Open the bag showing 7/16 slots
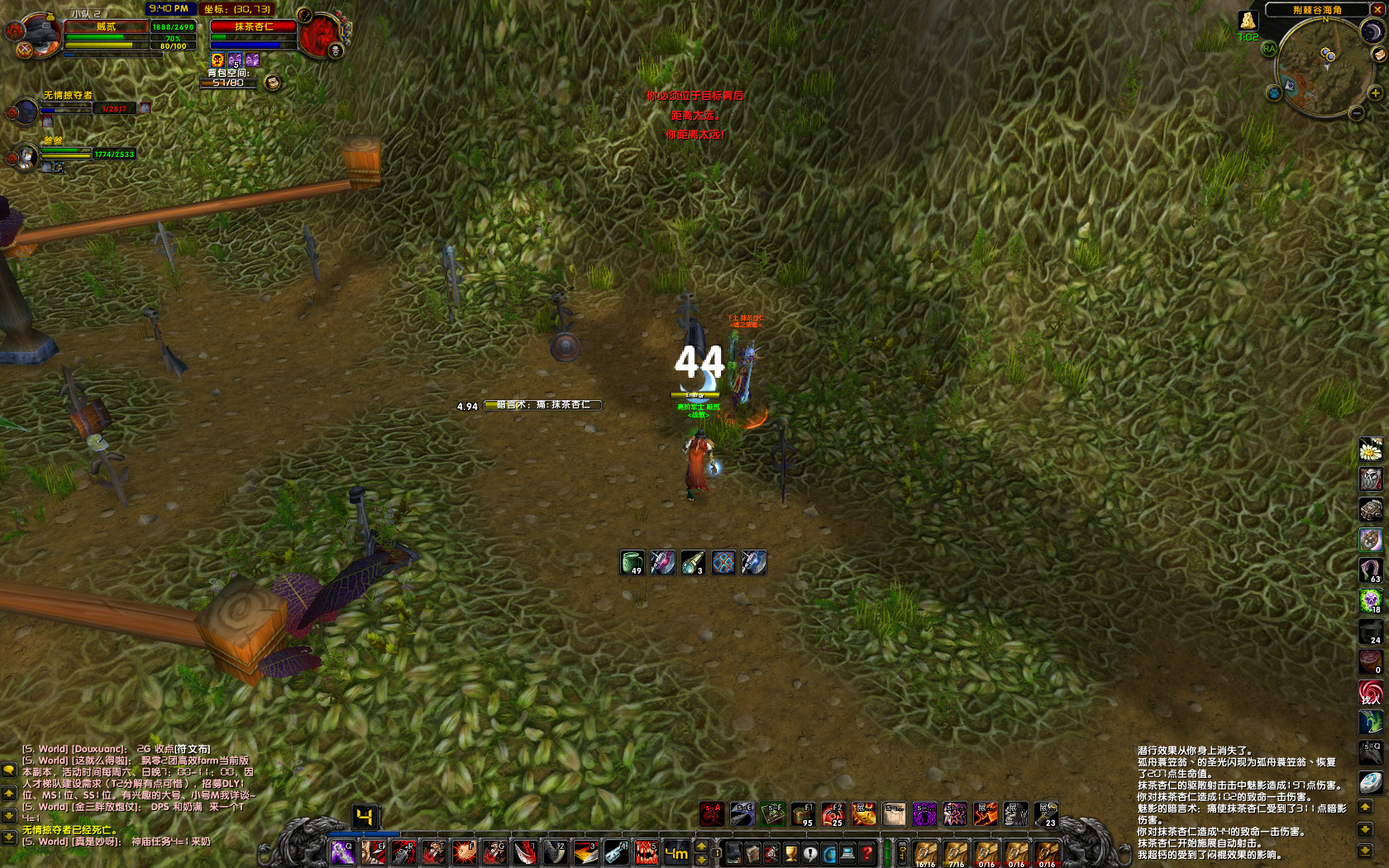1389x868 pixels. coord(956,852)
